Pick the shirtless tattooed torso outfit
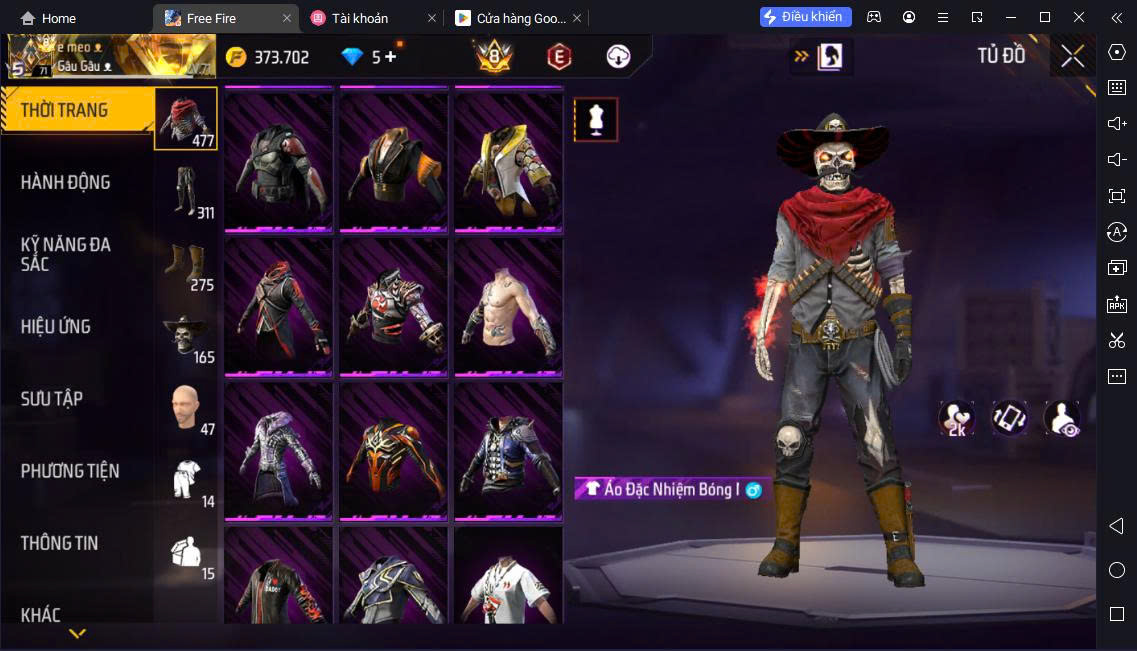The image size is (1137, 651). tap(508, 307)
